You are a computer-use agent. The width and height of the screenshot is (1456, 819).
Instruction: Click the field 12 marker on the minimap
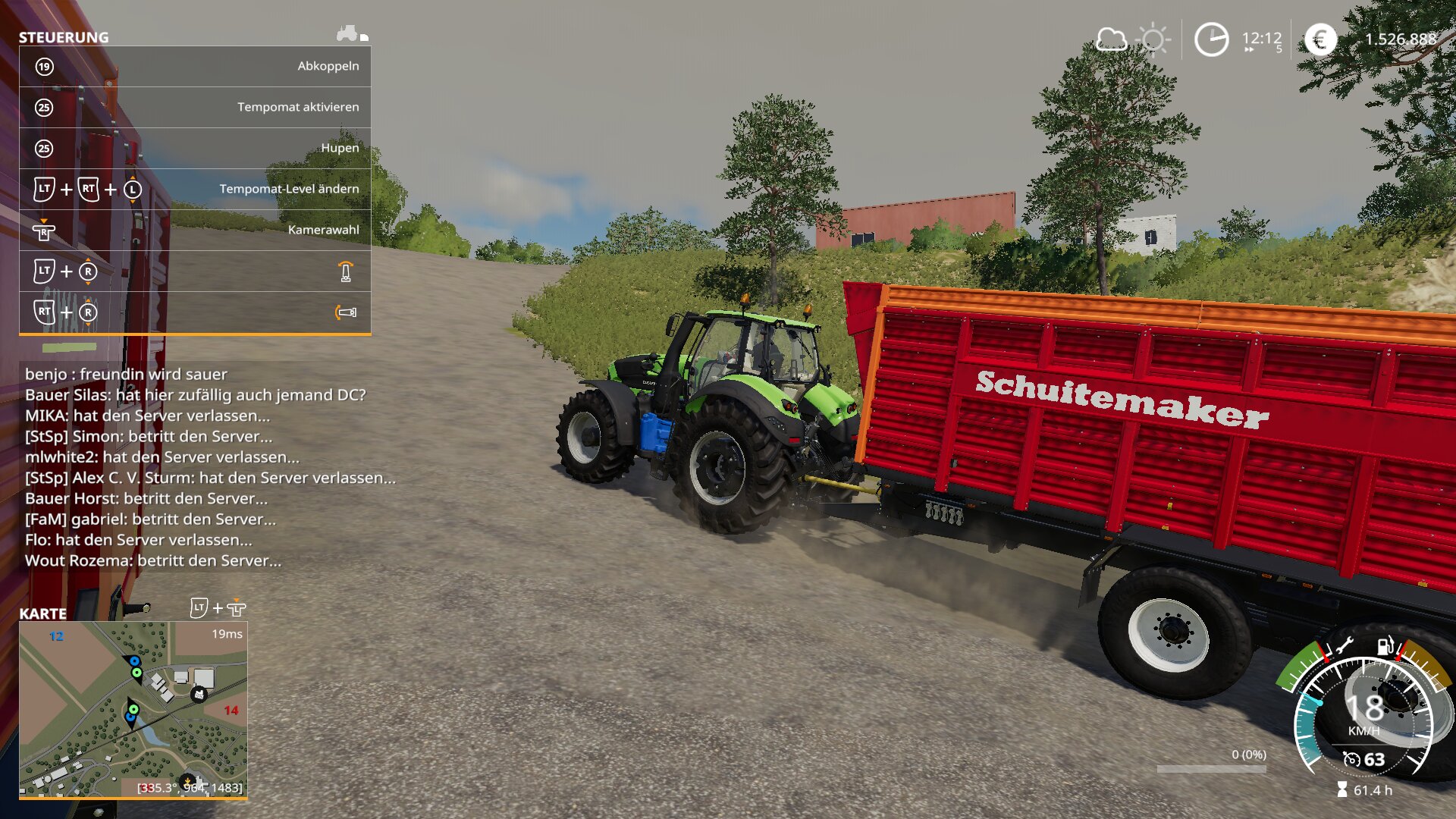tap(56, 636)
